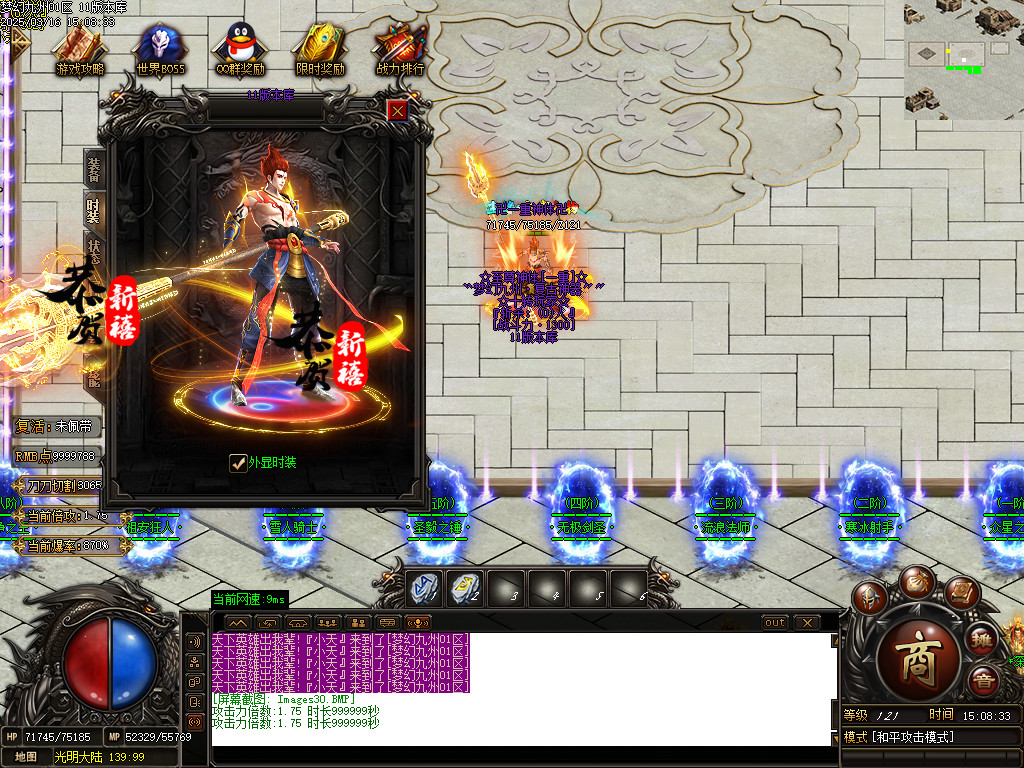Click the 摊 stall button

pos(983,638)
